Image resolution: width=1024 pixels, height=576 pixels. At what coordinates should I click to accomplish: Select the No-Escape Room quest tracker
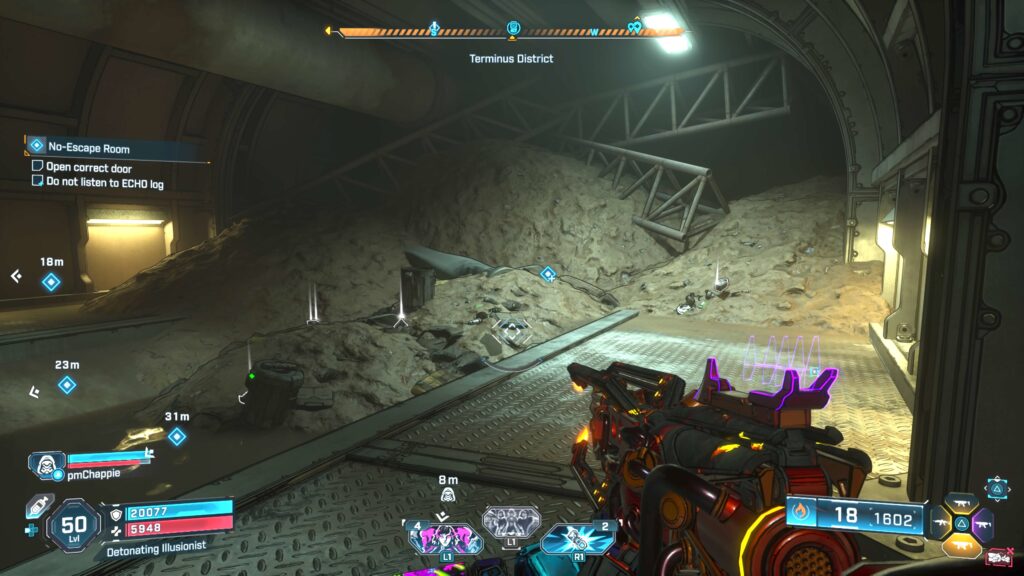tap(88, 148)
